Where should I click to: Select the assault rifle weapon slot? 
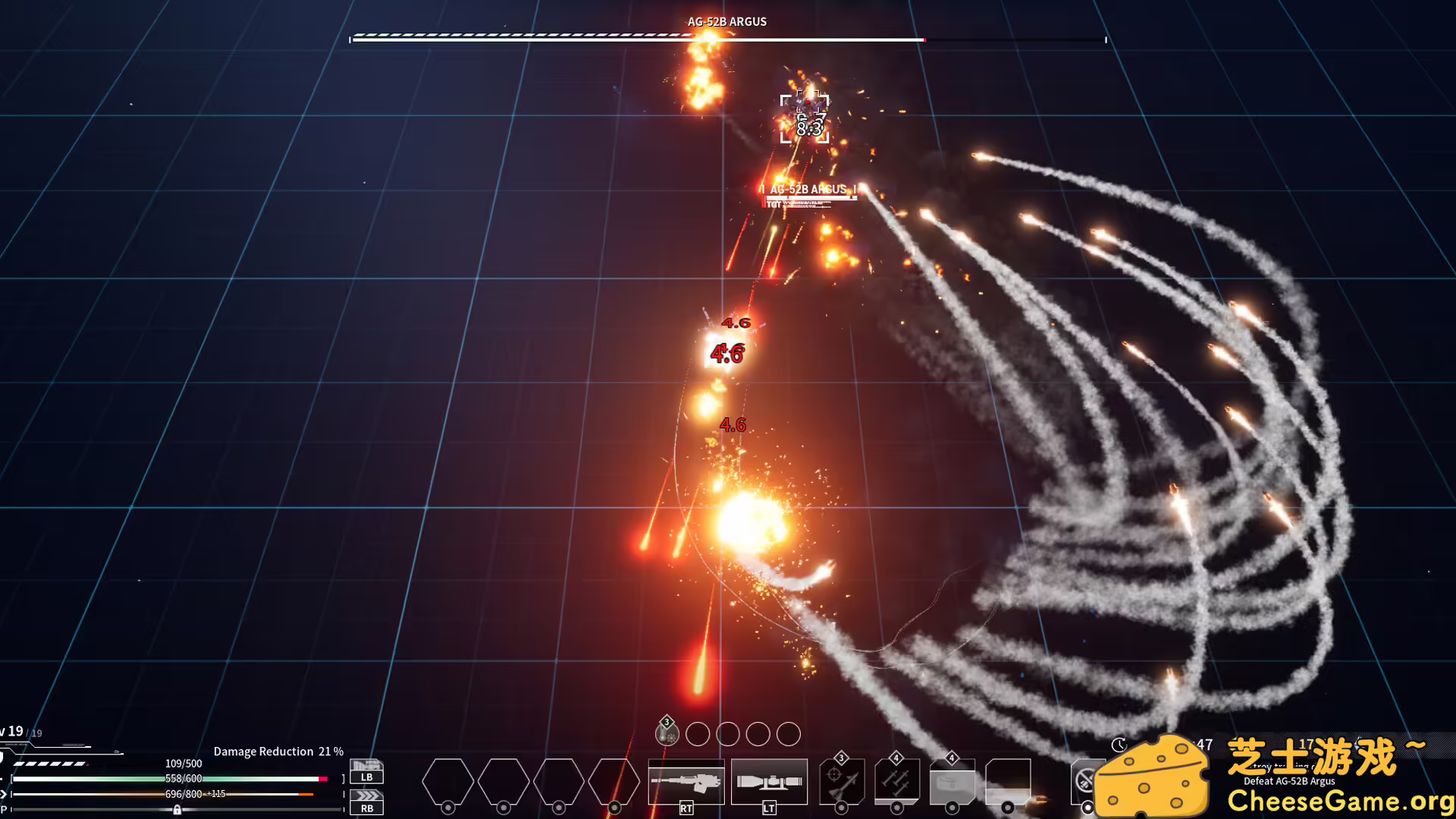click(x=686, y=781)
